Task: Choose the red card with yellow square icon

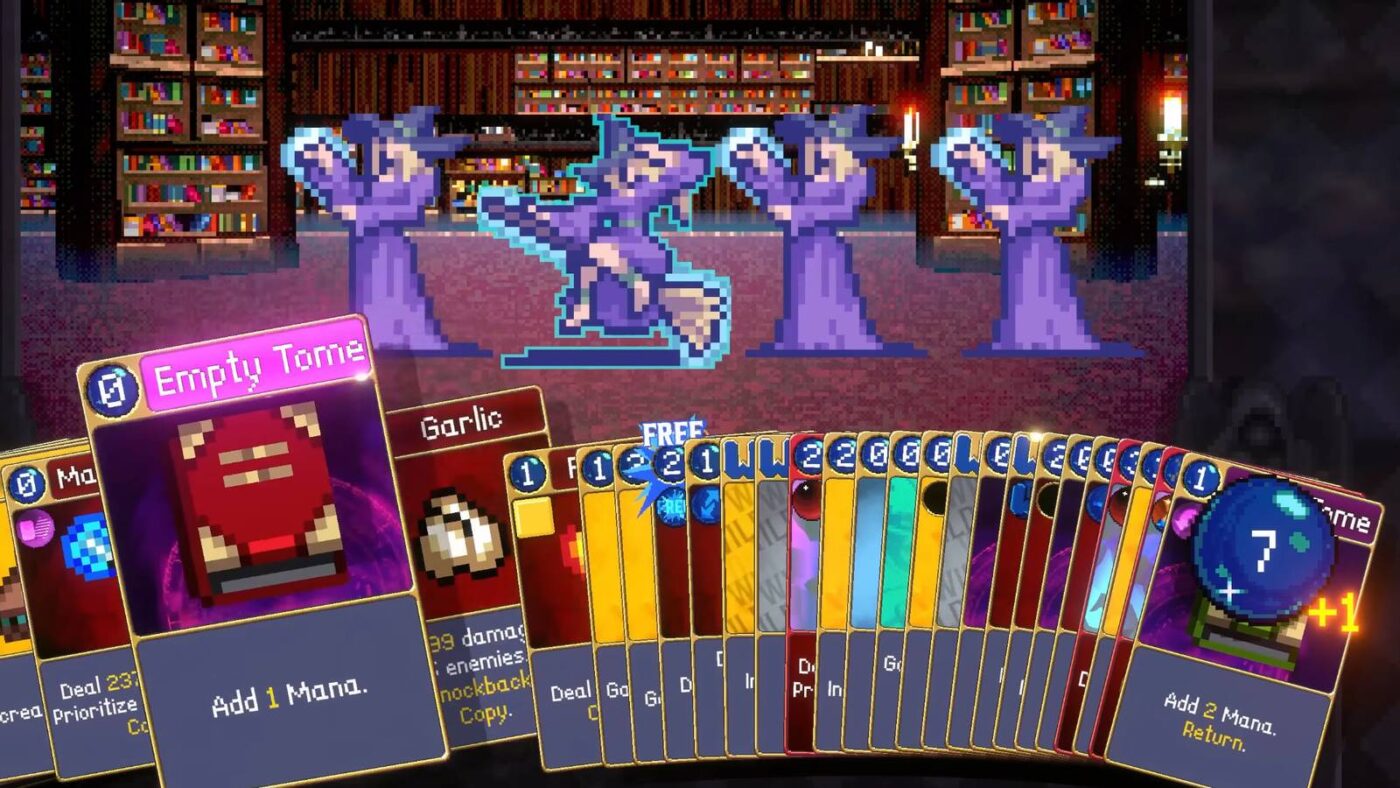Action: (545, 580)
